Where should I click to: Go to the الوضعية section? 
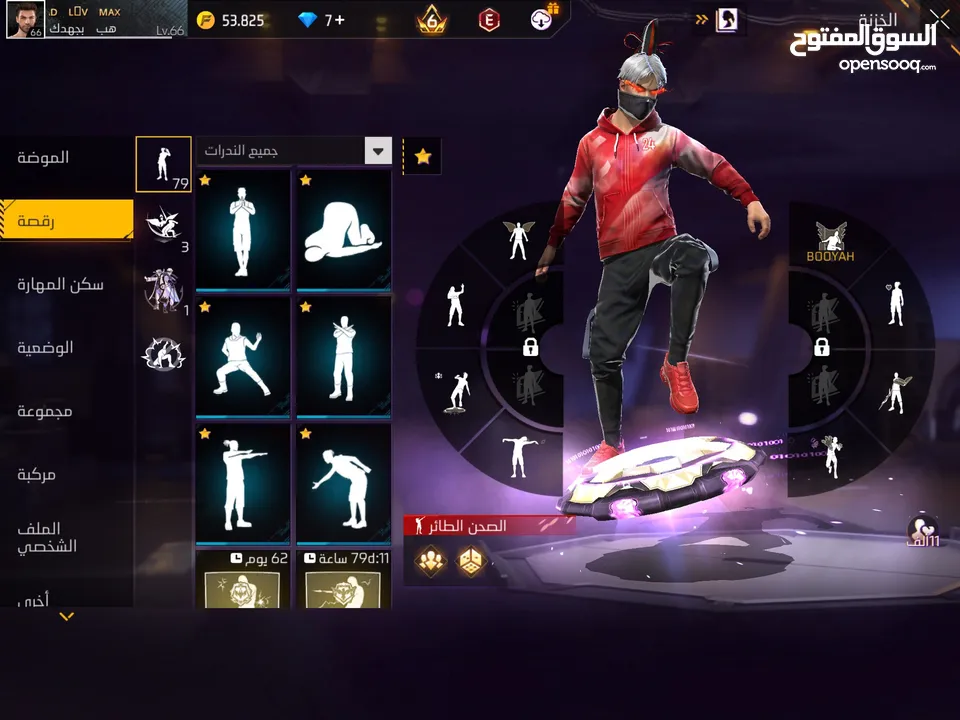point(45,348)
